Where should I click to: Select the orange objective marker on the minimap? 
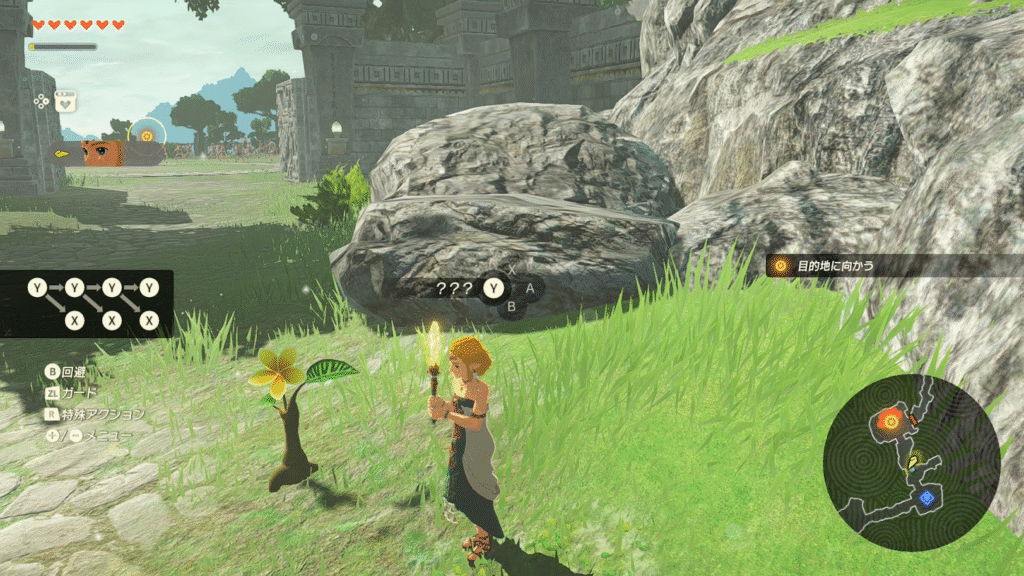point(889,421)
